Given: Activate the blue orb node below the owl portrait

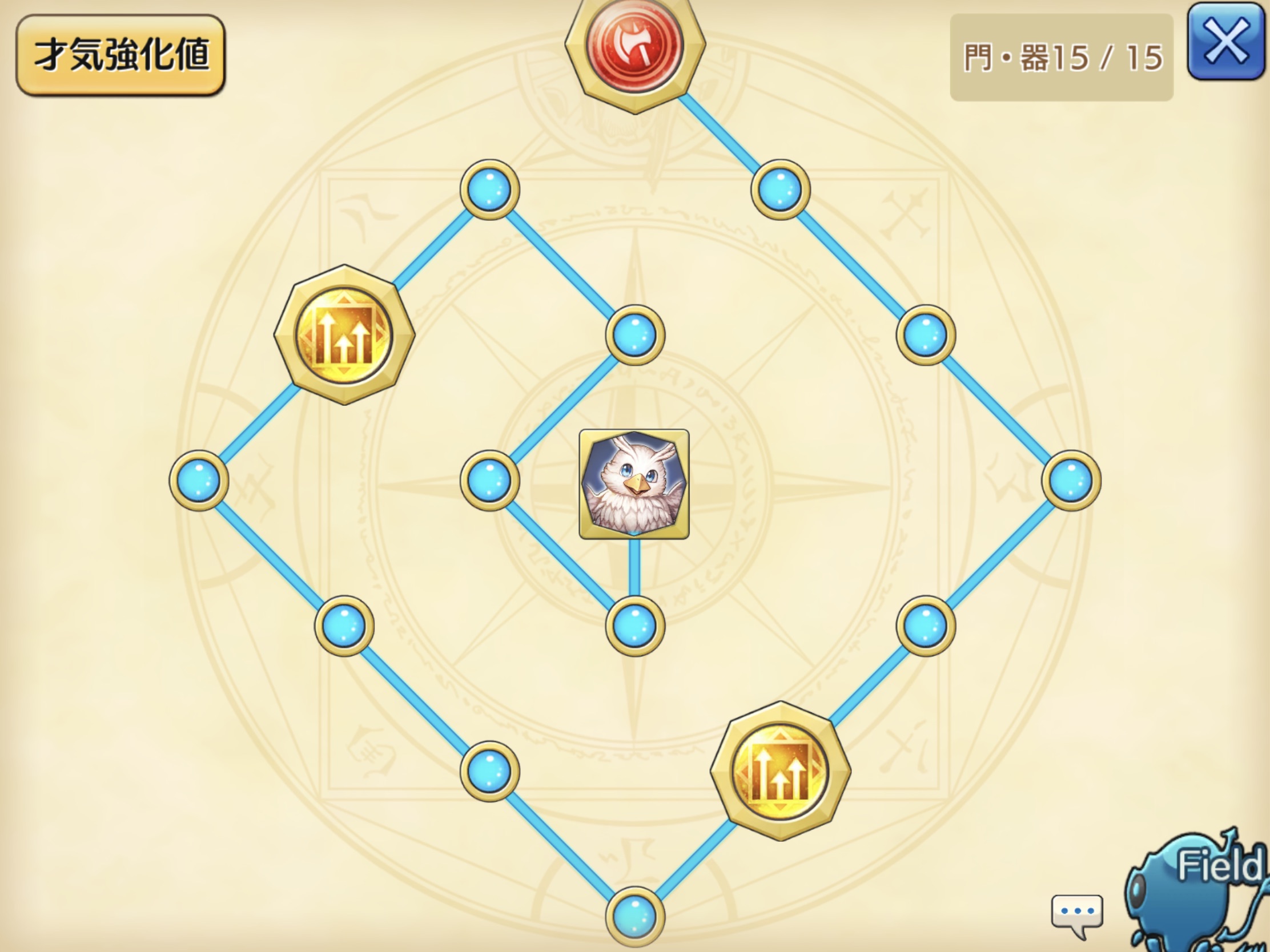Looking at the screenshot, I should (634, 626).
